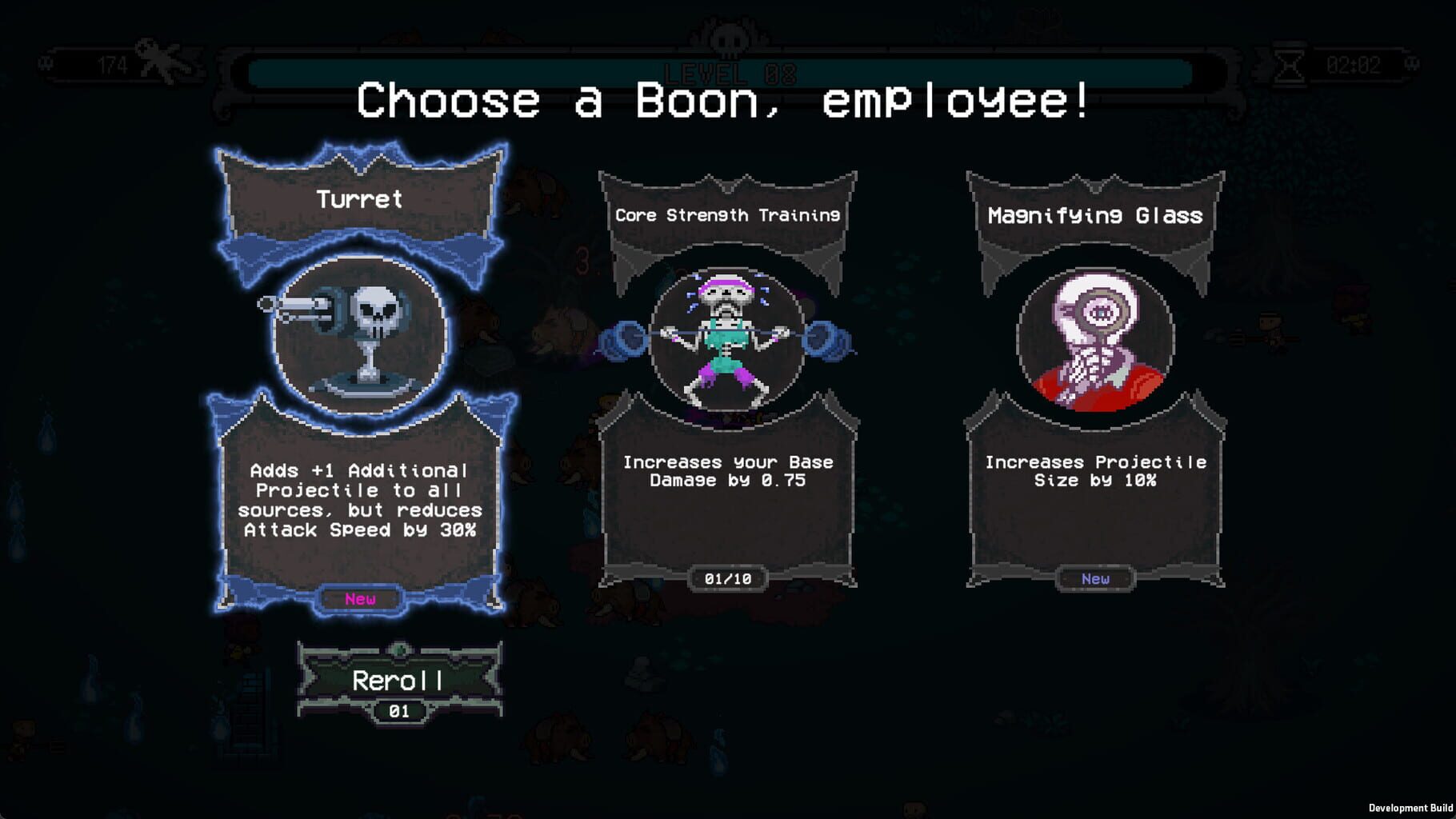The height and width of the screenshot is (819, 1456).
Task: Click the Reroll button
Action: (398, 681)
